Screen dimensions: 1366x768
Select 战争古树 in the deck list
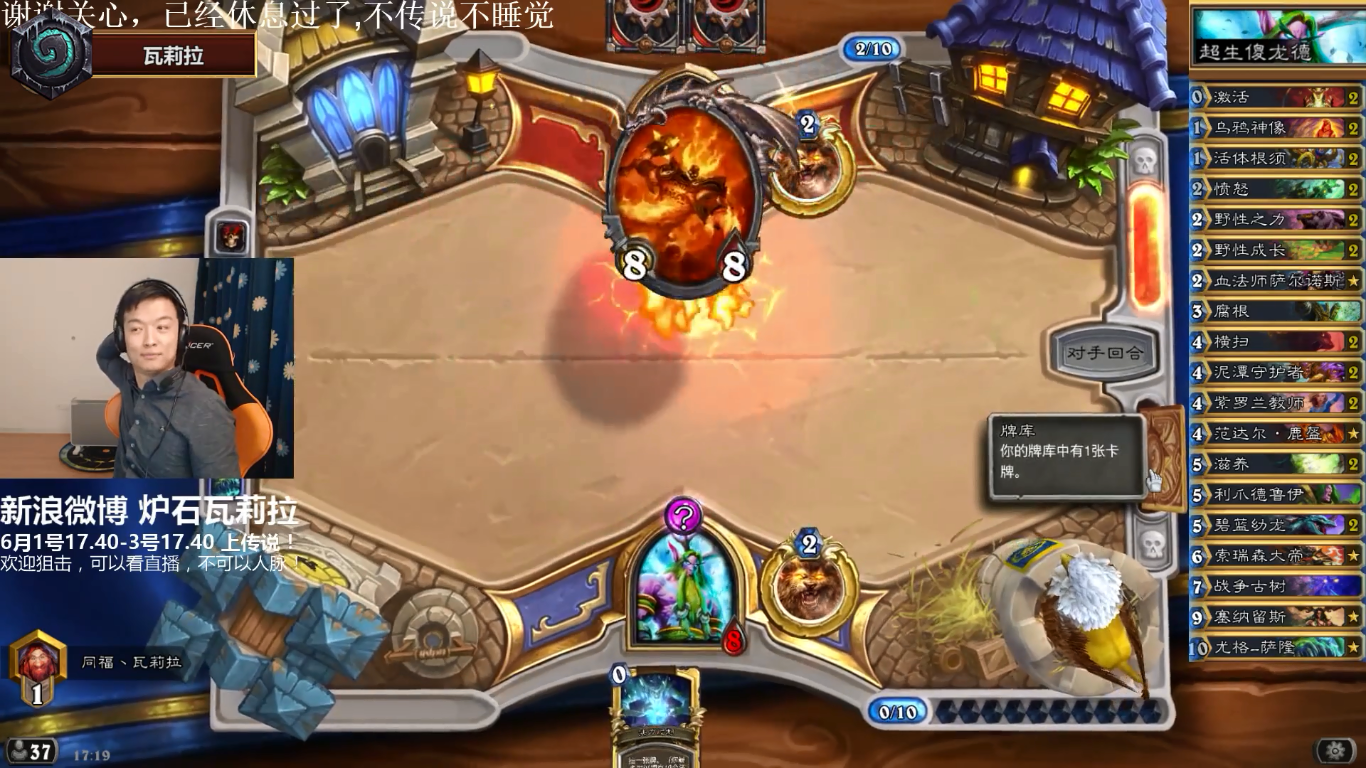[1276, 586]
